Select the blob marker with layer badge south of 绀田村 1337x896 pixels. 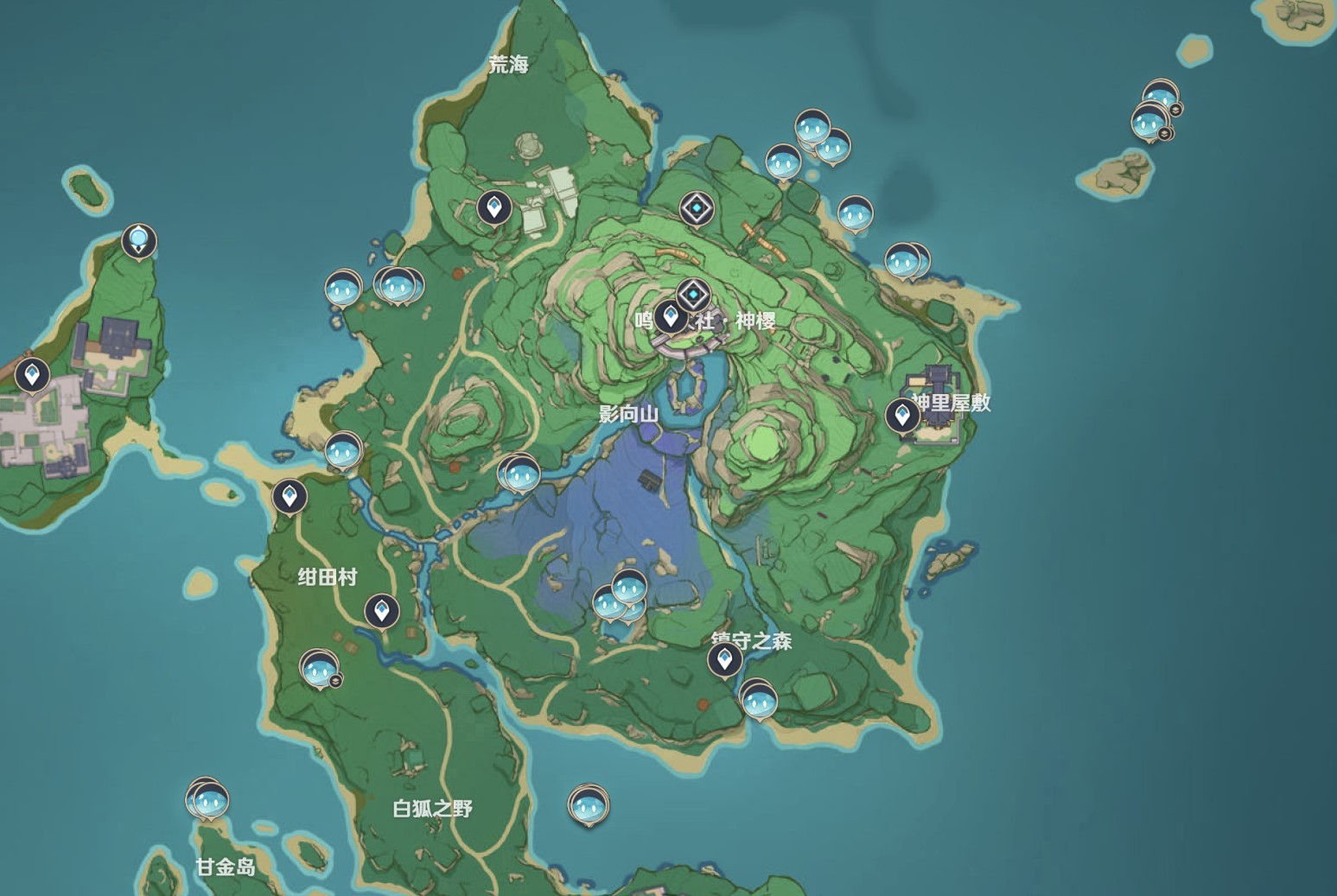(x=319, y=669)
